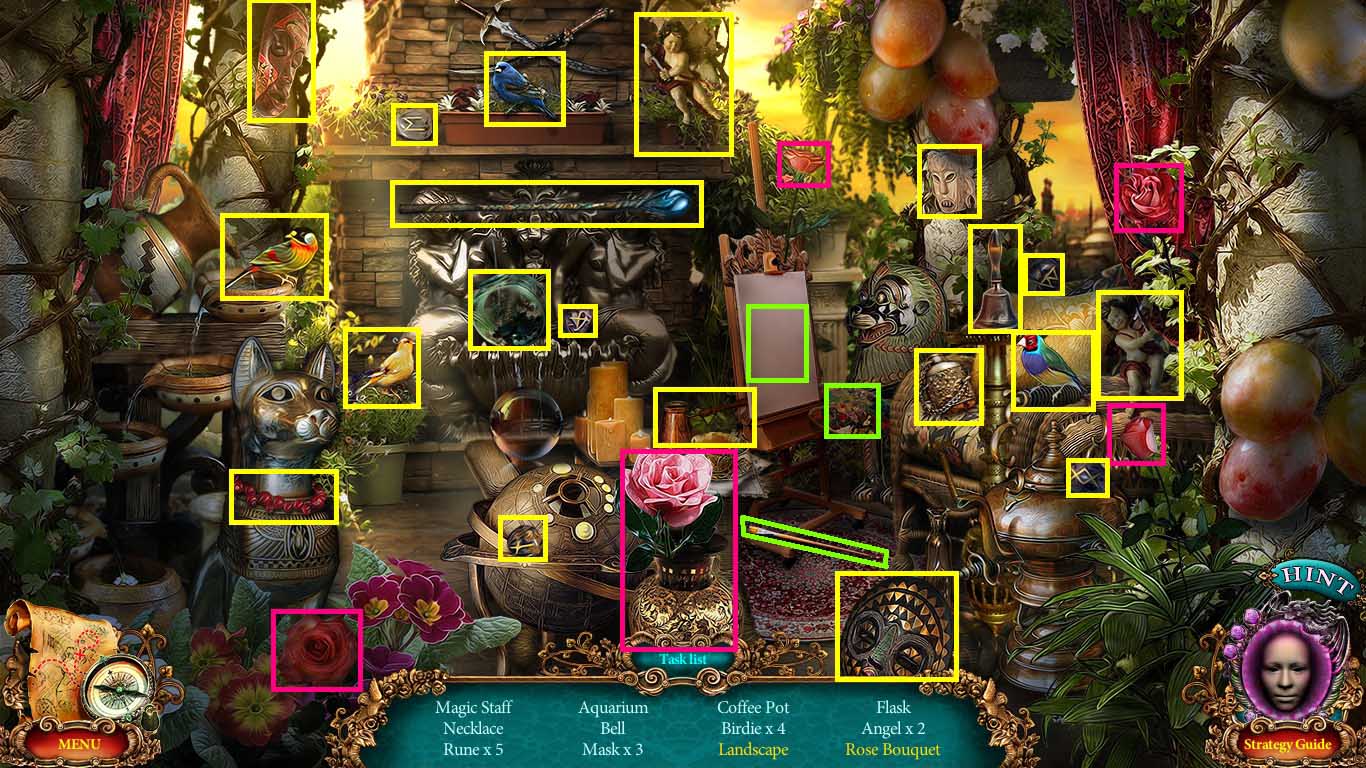Open the Task list tab
The image size is (1366, 768).
tap(681, 659)
